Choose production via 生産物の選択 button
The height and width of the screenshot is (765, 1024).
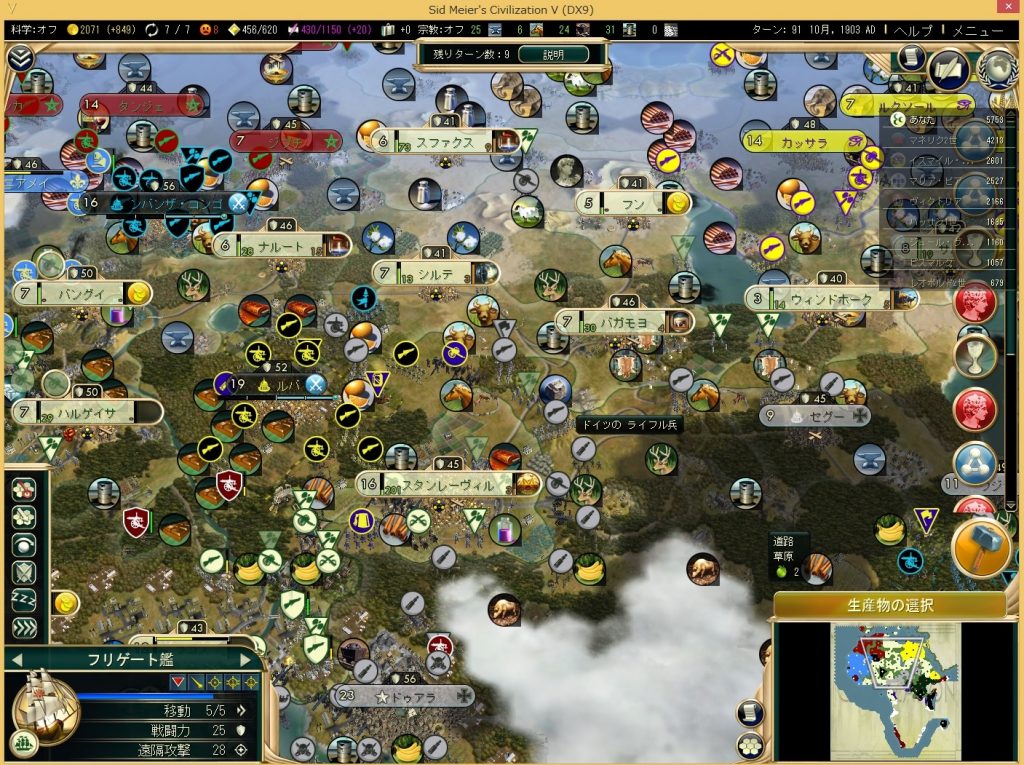click(x=888, y=605)
